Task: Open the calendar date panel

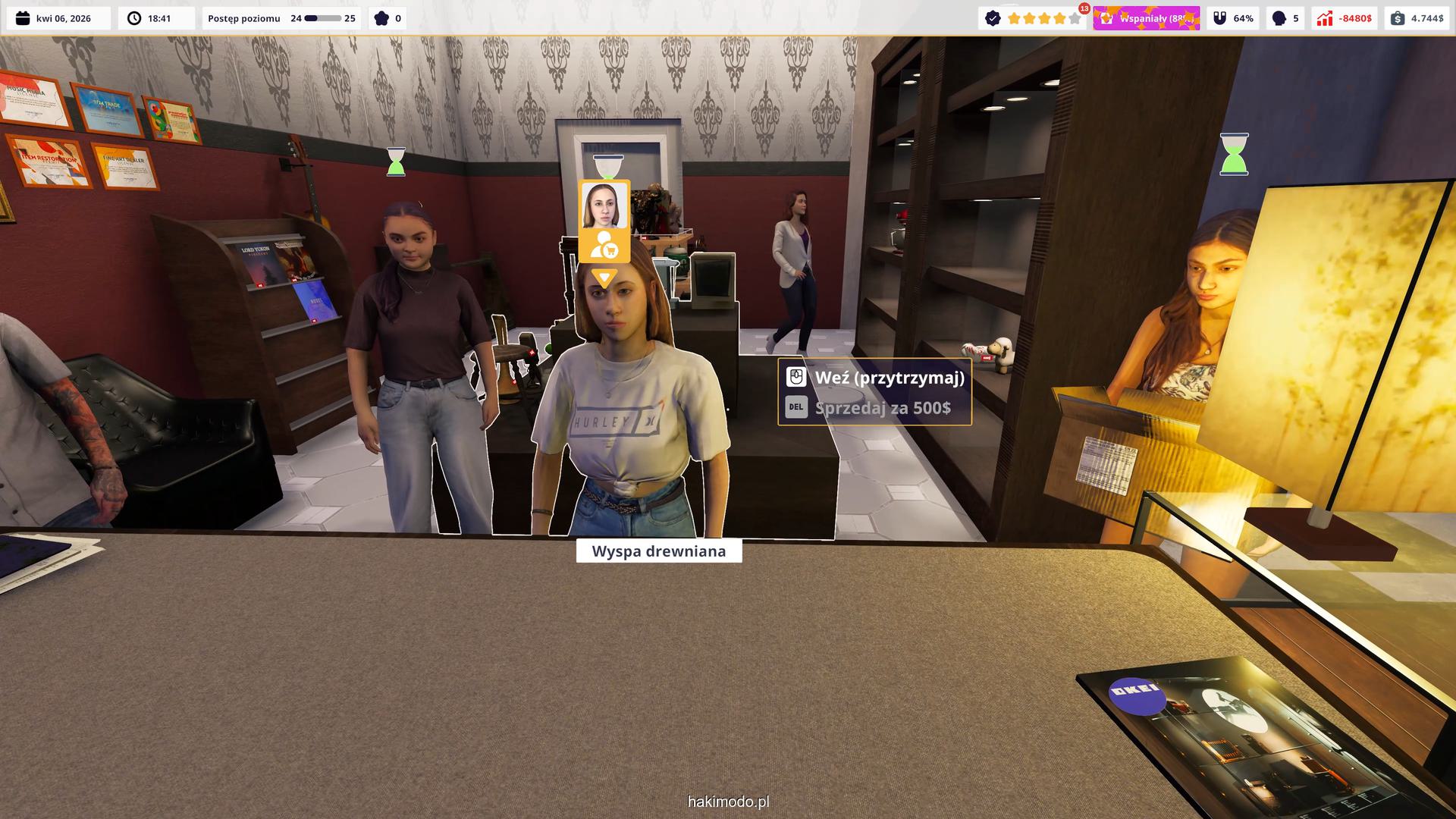Action: coord(58,18)
